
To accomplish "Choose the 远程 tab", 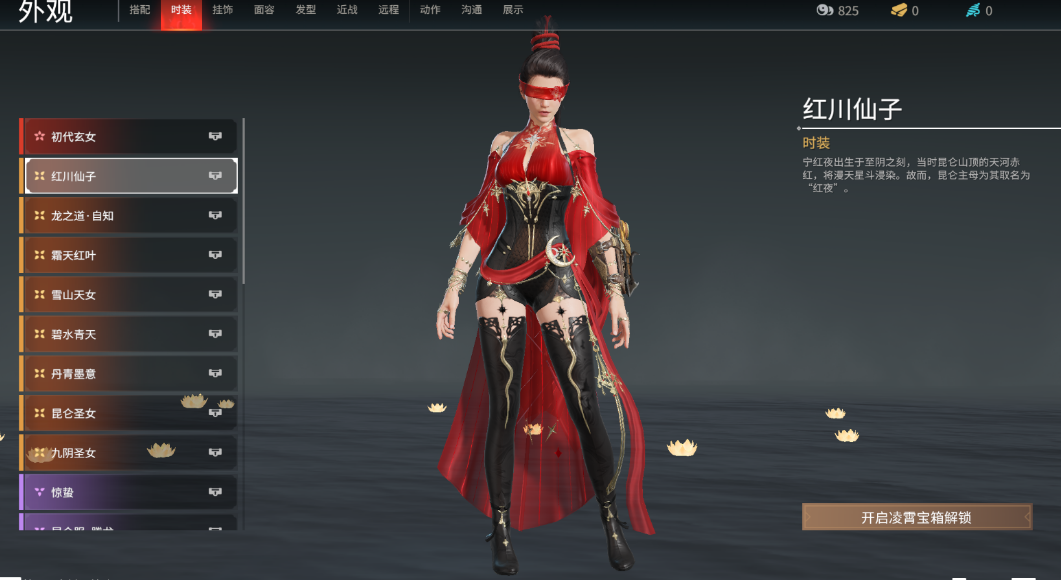I will pos(388,10).
